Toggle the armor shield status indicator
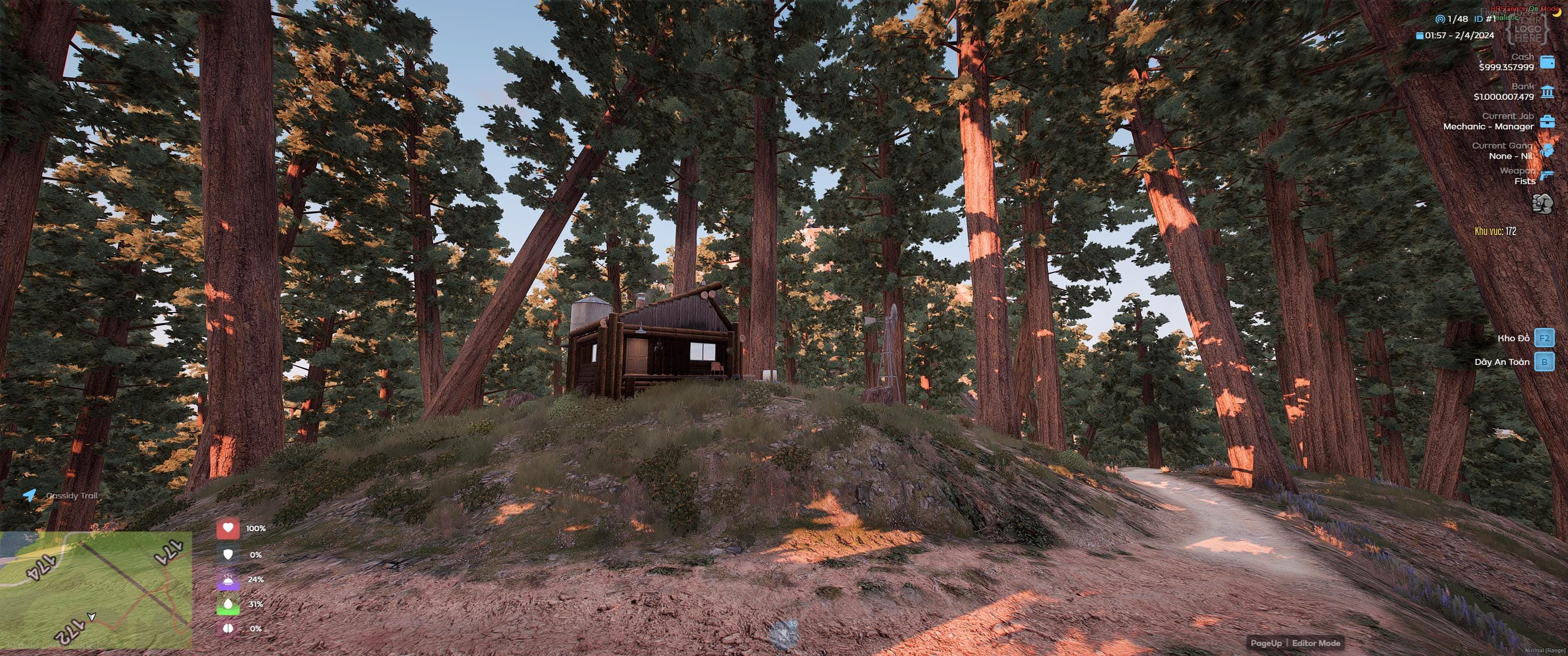The image size is (1568, 656). click(228, 555)
